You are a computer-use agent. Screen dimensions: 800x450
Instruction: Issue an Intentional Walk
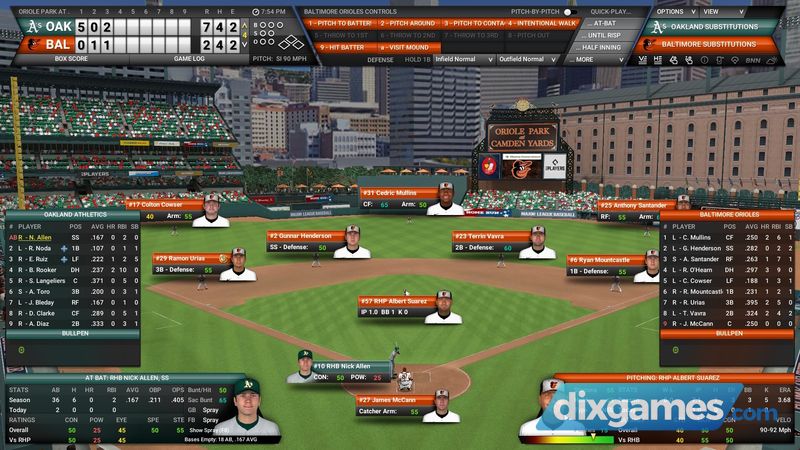(542, 22)
